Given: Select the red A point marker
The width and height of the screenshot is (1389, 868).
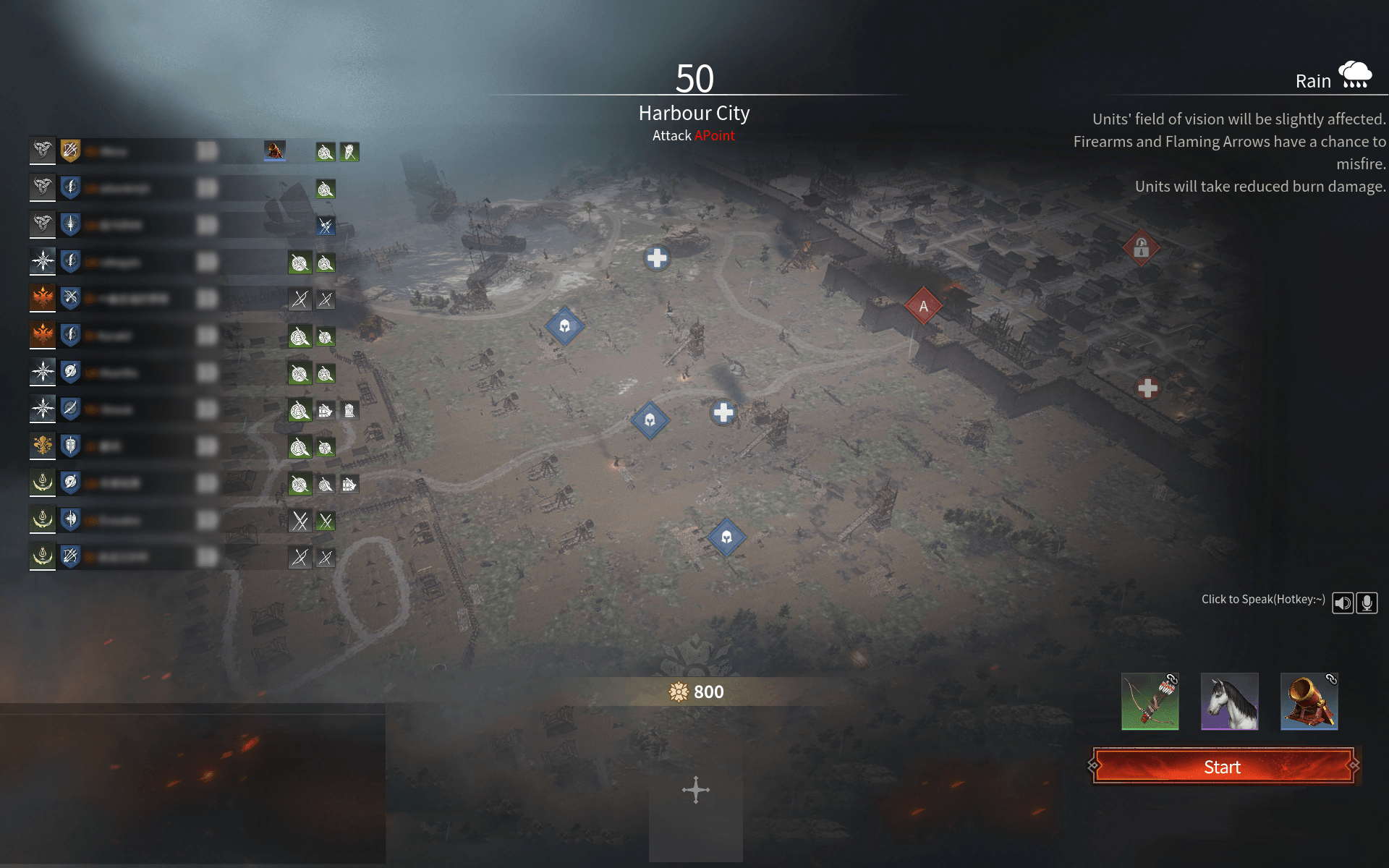Looking at the screenshot, I should [x=923, y=306].
